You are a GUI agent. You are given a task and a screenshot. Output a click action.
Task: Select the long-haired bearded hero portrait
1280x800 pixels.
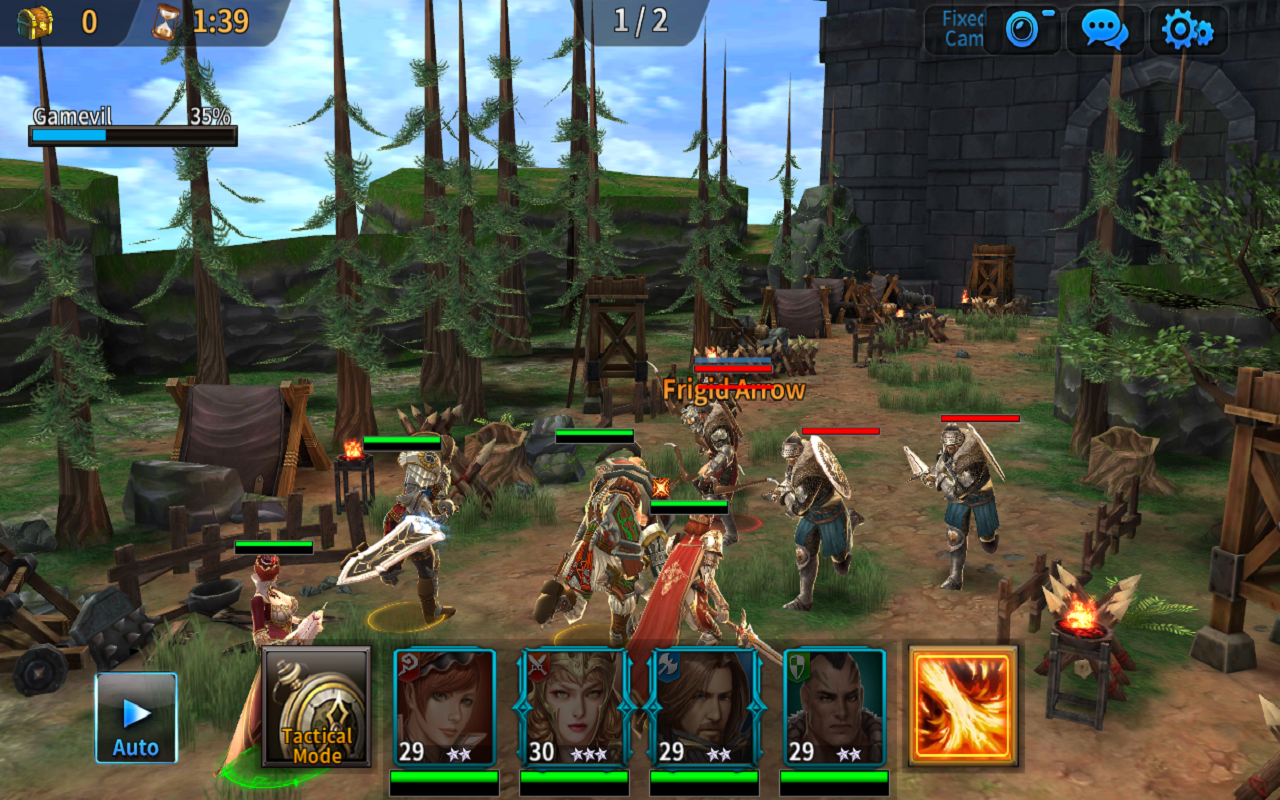705,707
